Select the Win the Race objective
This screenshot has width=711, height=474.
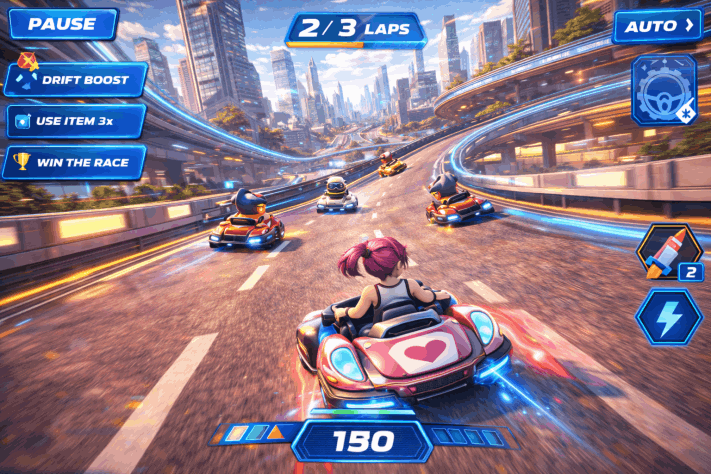click(76, 161)
